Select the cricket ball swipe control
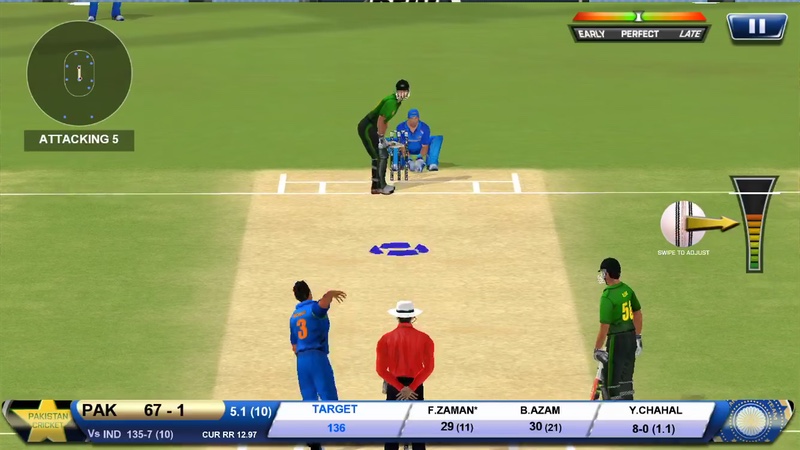This screenshot has width=800, height=450. tap(683, 224)
